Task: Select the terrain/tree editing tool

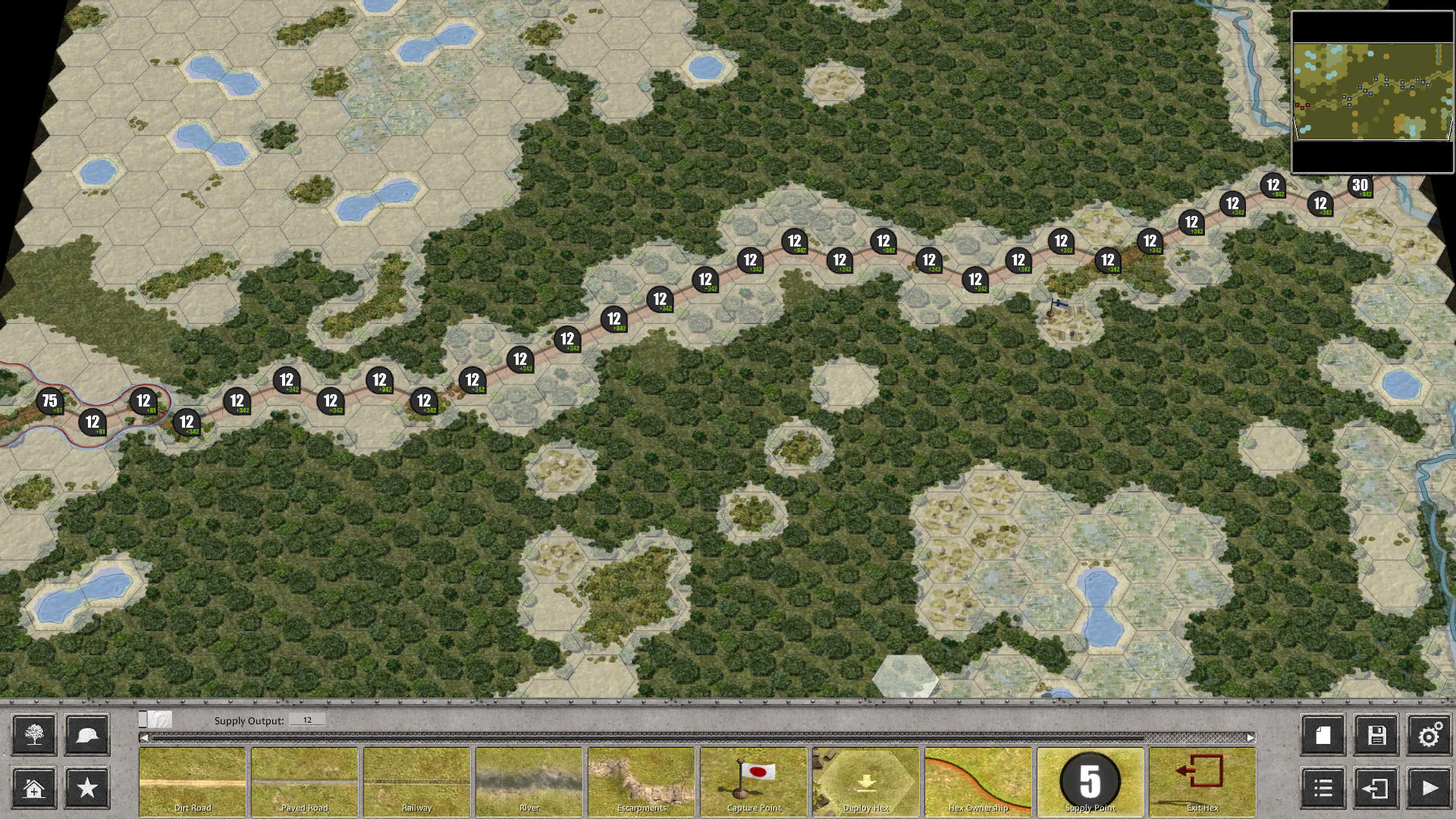Action: pyautogui.click(x=32, y=735)
